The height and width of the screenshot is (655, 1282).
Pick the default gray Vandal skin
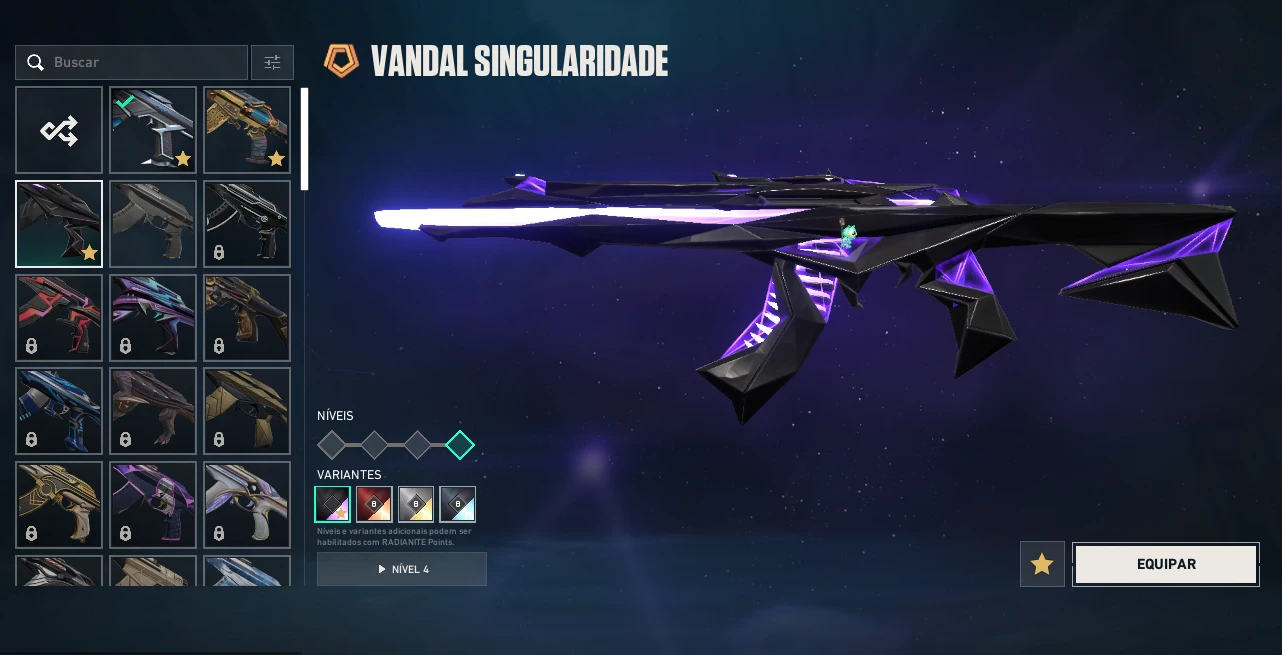pyautogui.click(x=153, y=224)
